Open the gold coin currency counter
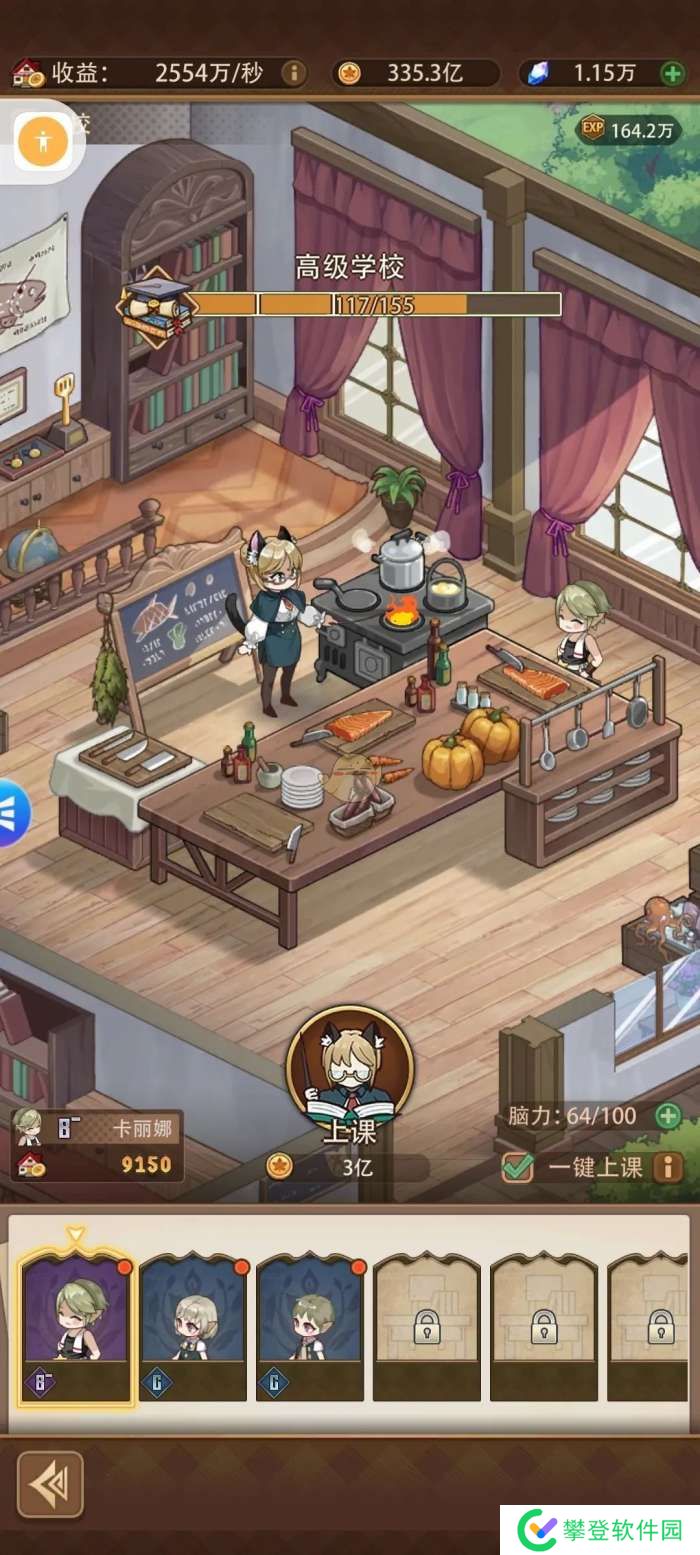 [x=415, y=73]
